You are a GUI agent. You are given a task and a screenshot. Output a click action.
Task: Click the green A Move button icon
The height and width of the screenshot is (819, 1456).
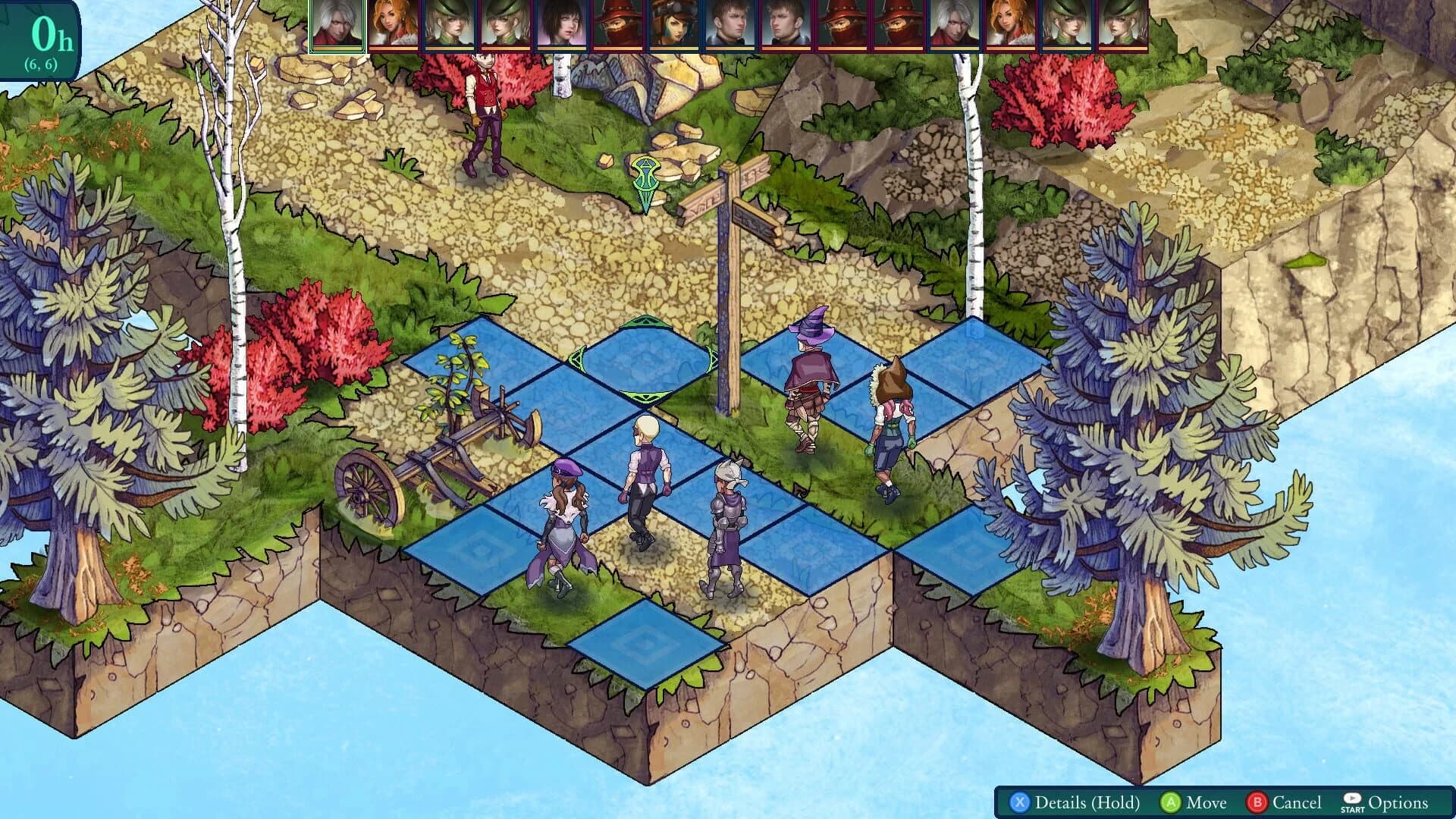click(1171, 802)
